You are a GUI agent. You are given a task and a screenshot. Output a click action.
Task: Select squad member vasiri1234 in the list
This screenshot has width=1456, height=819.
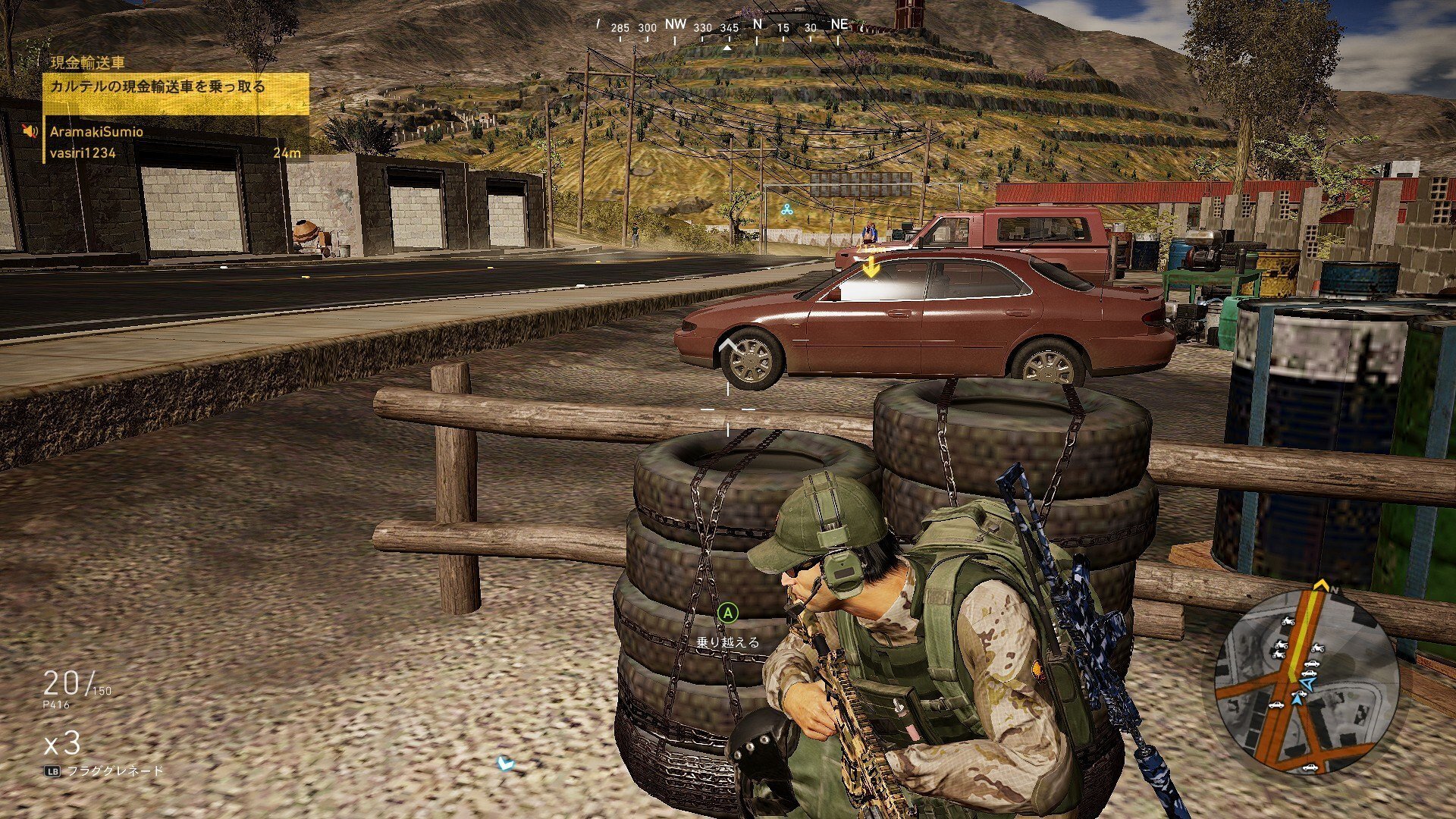pyautogui.click(x=83, y=153)
